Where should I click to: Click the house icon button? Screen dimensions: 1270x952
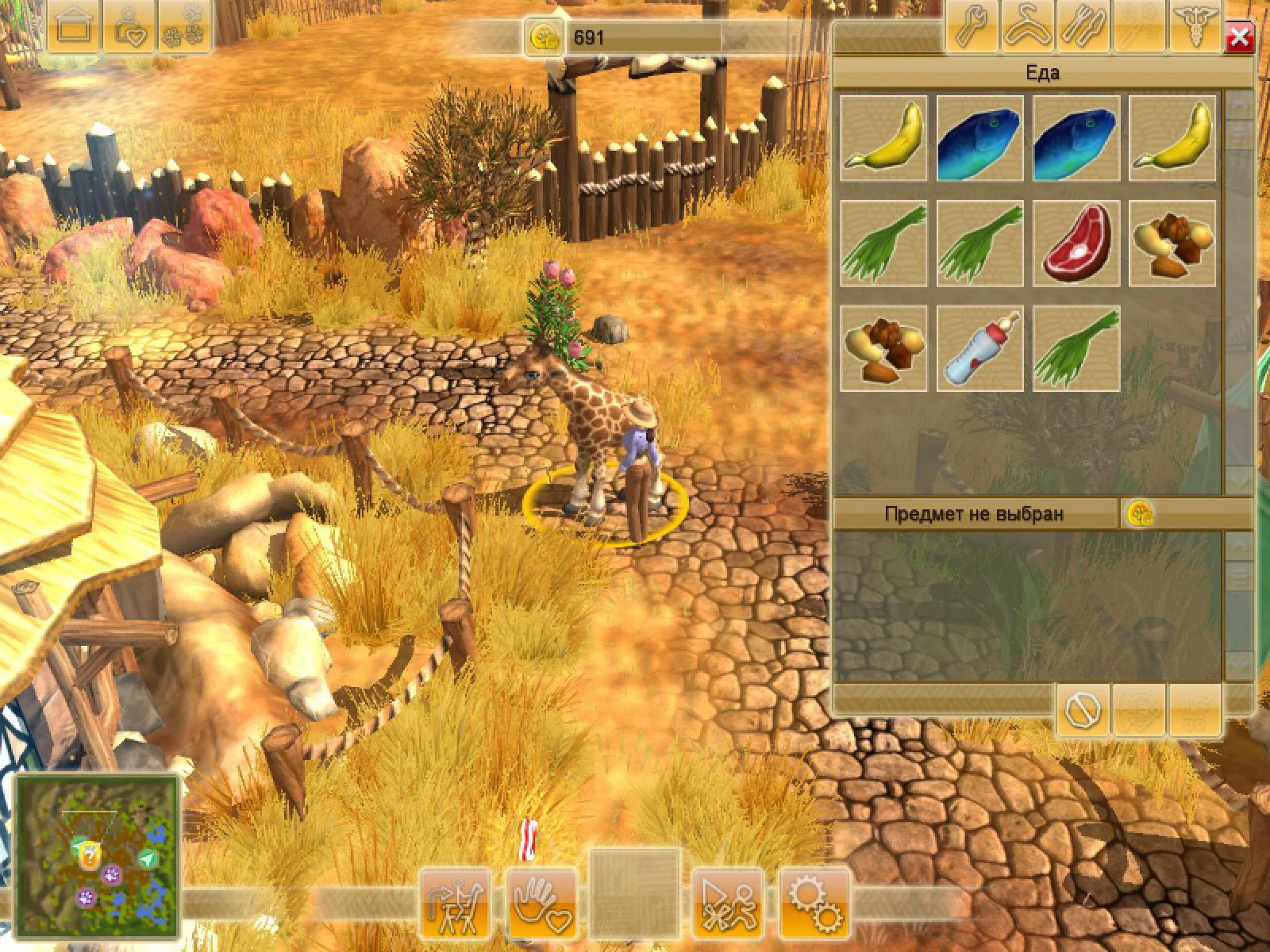74,28
